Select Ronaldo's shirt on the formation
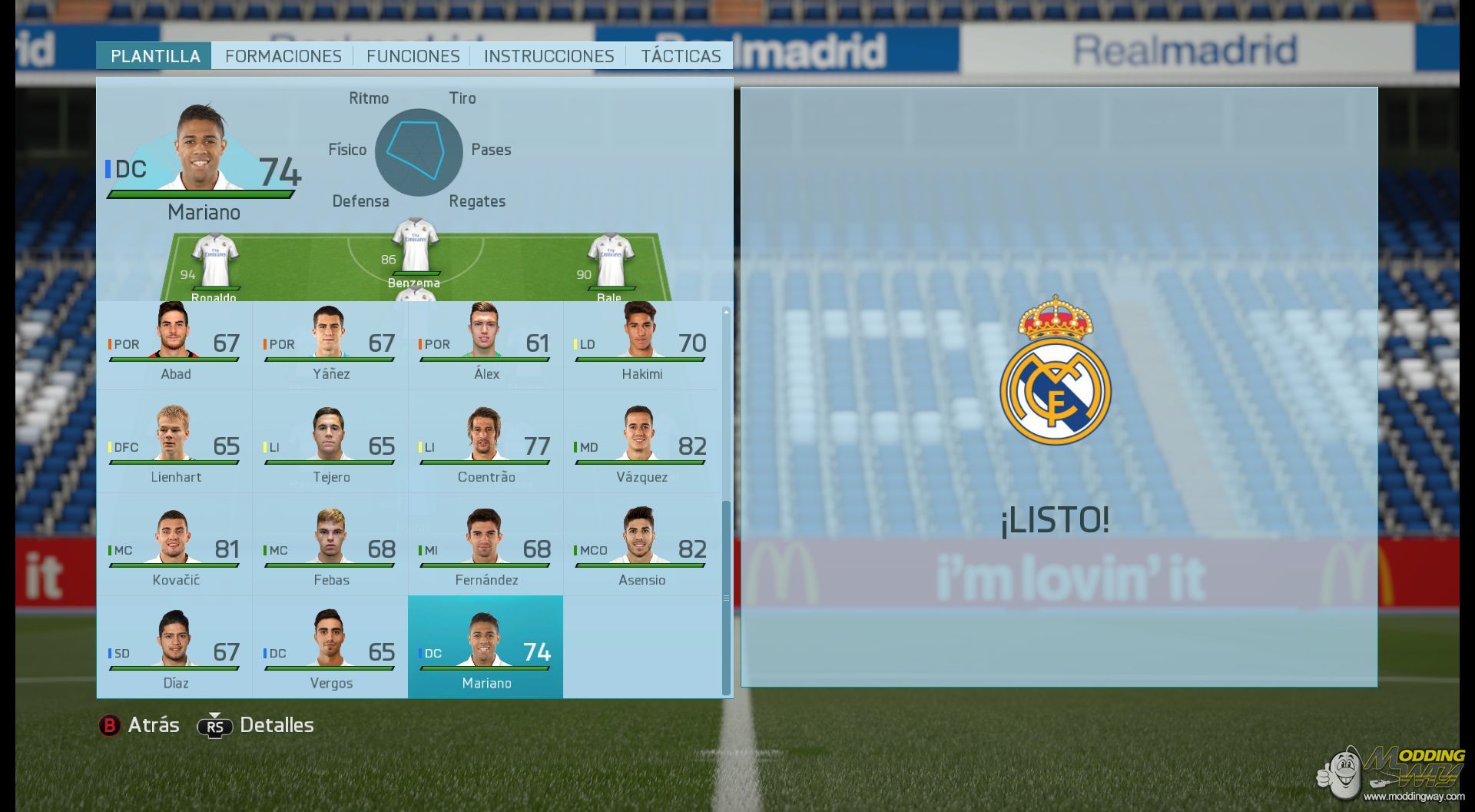 tap(214, 263)
